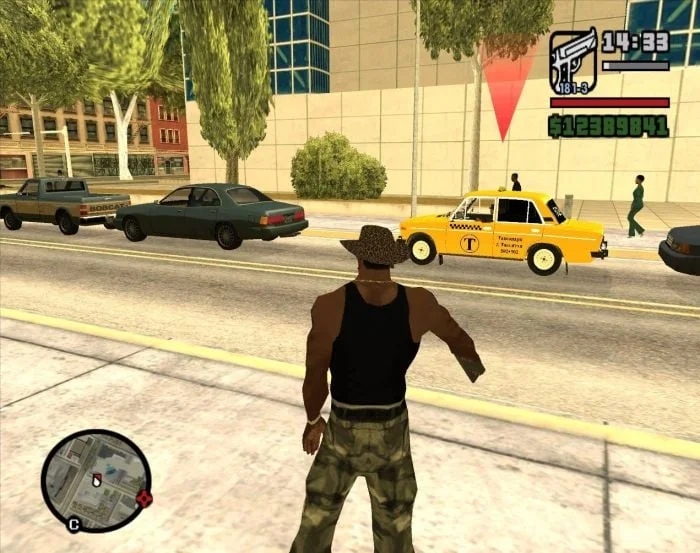The height and width of the screenshot is (553, 700).
Task: Open the circular minimap
Action: (96, 481)
